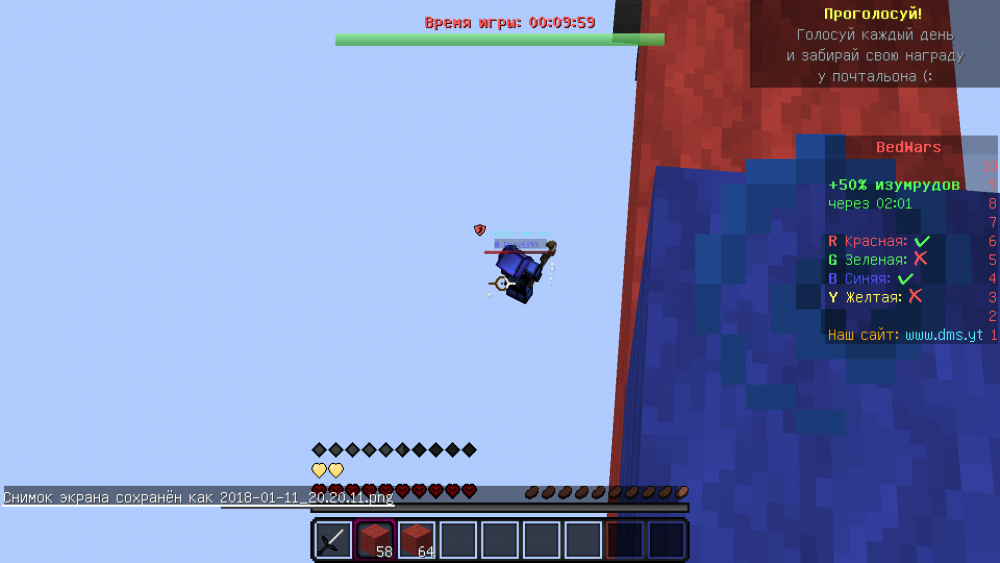
Task: Select the sword hotbar slot
Action: [x=333, y=540]
